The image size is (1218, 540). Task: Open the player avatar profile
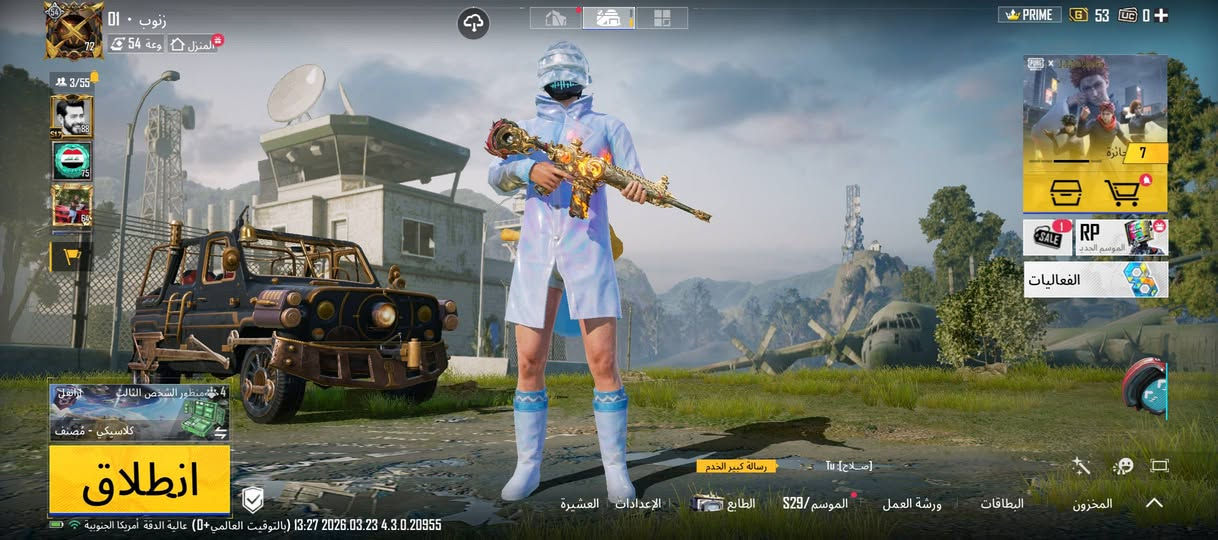pyautogui.click(x=73, y=29)
